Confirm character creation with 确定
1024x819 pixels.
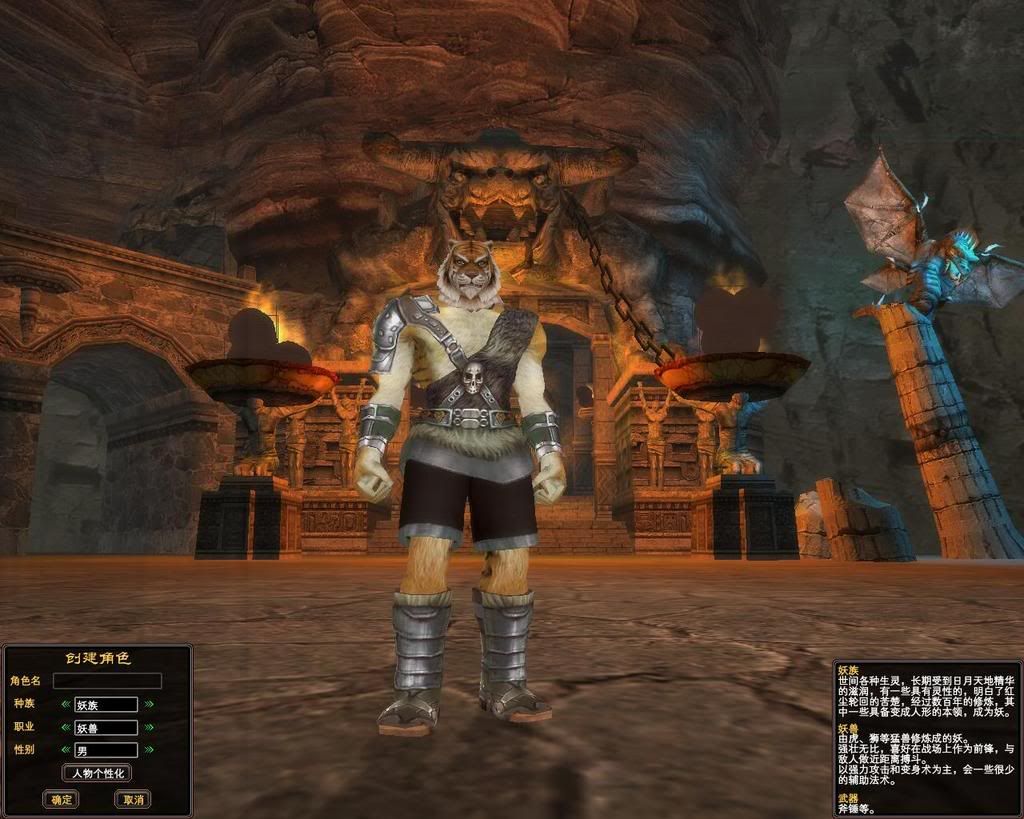pos(61,799)
